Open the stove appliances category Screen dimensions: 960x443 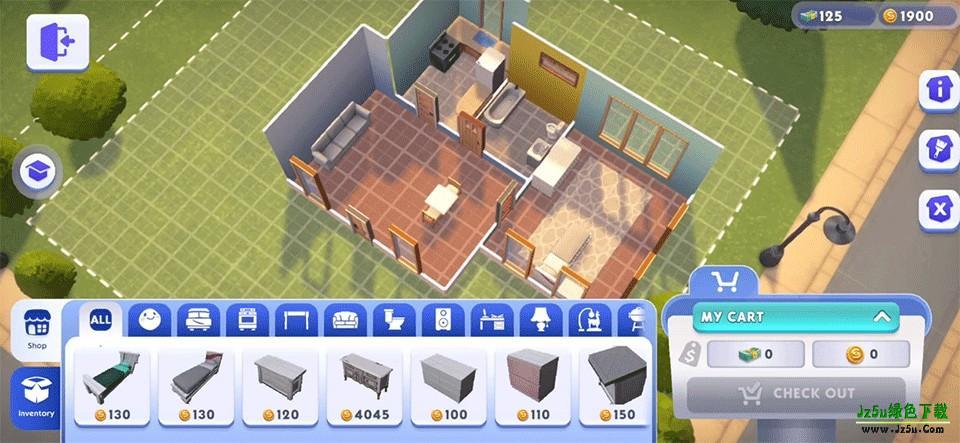pos(247,320)
